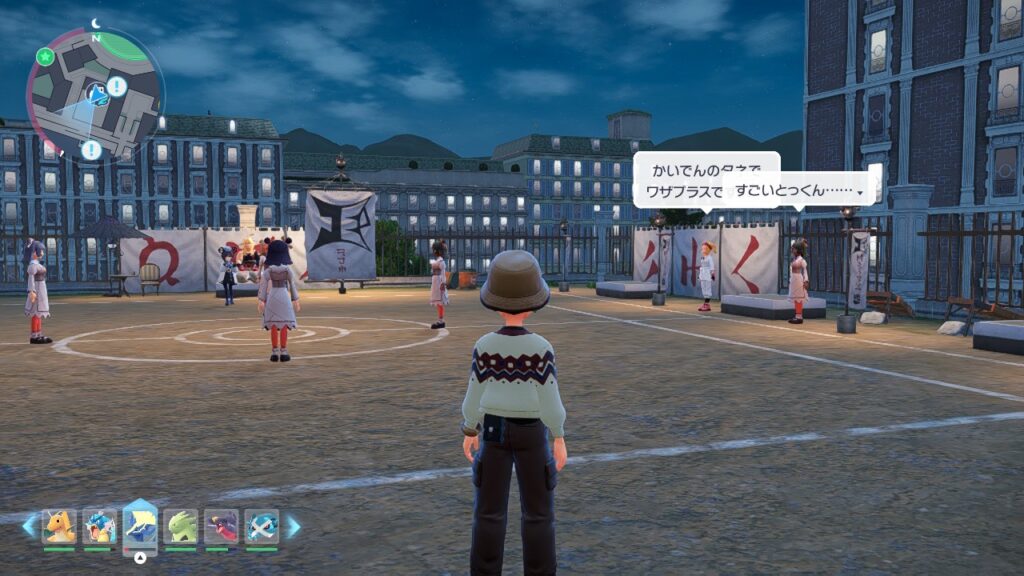The height and width of the screenshot is (576, 1024).
Task: Choose Dragonite in the party bar
Action: click(59, 526)
